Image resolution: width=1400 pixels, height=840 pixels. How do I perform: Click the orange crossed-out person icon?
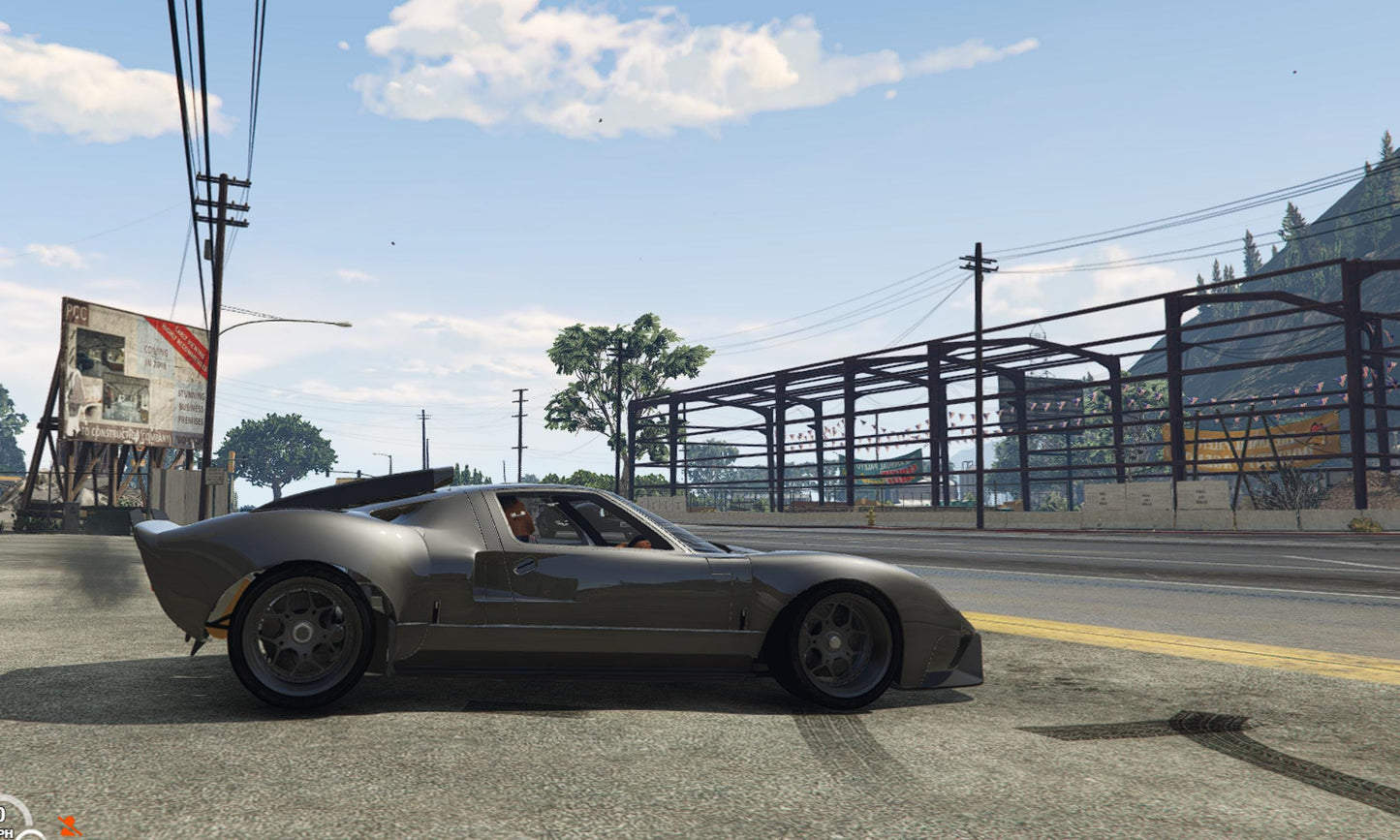tap(69, 826)
